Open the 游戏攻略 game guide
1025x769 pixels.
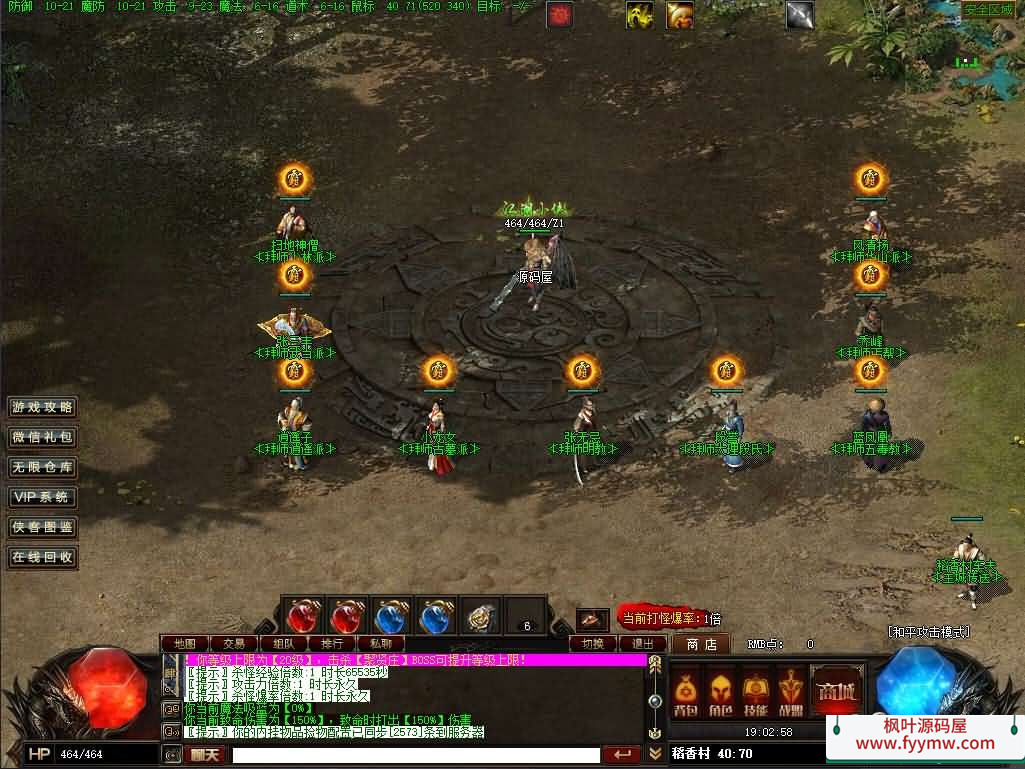pyautogui.click(x=42, y=408)
